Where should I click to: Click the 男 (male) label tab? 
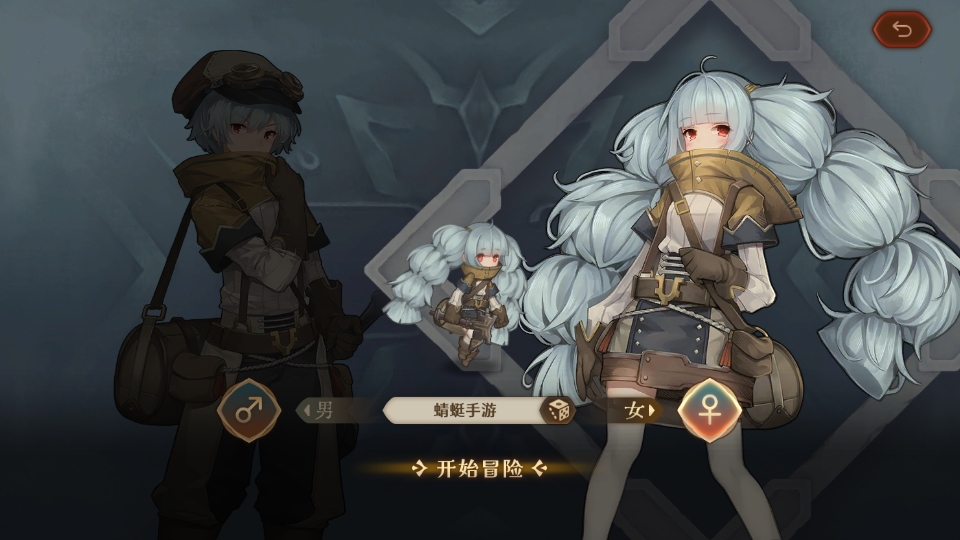[x=322, y=410]
